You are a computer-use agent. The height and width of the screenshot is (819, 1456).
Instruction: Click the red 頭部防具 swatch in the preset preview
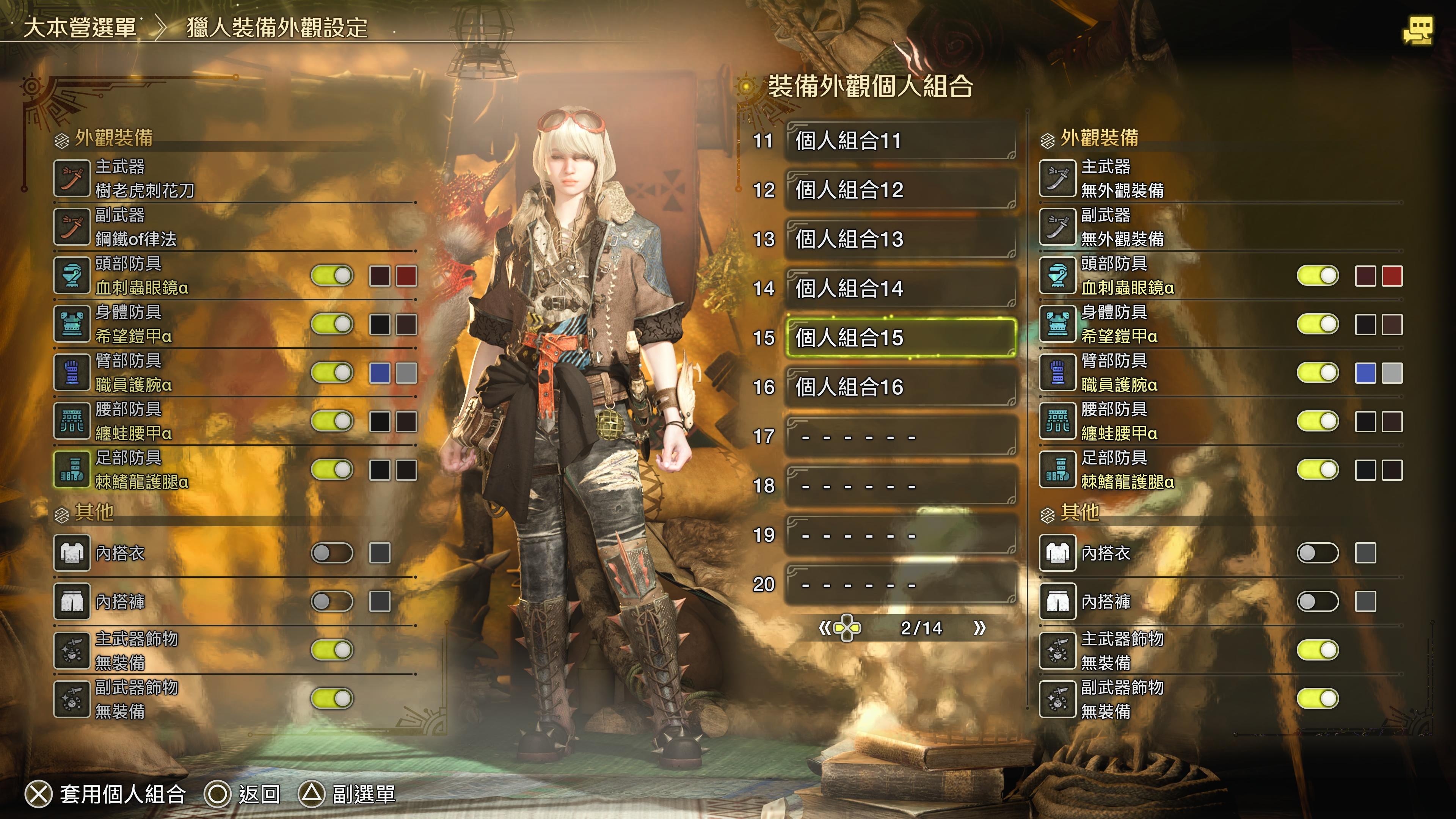click(x=1392, y=276)
